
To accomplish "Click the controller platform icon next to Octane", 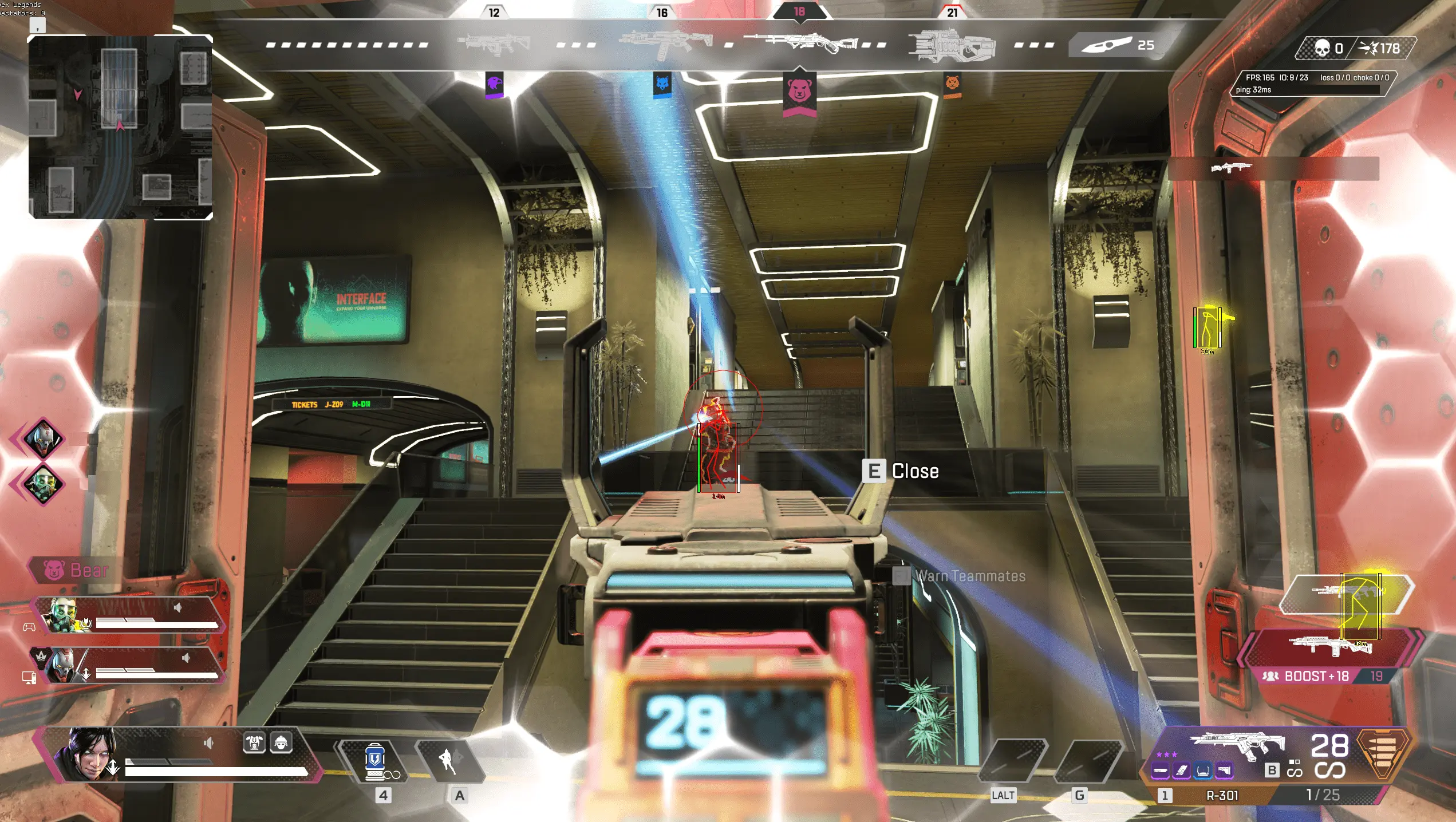I will point(29,626).
